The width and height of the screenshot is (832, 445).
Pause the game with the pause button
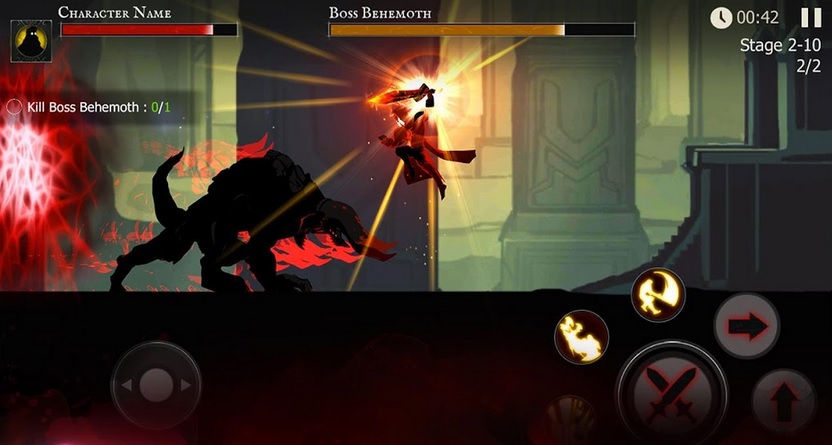coord(811,18)
